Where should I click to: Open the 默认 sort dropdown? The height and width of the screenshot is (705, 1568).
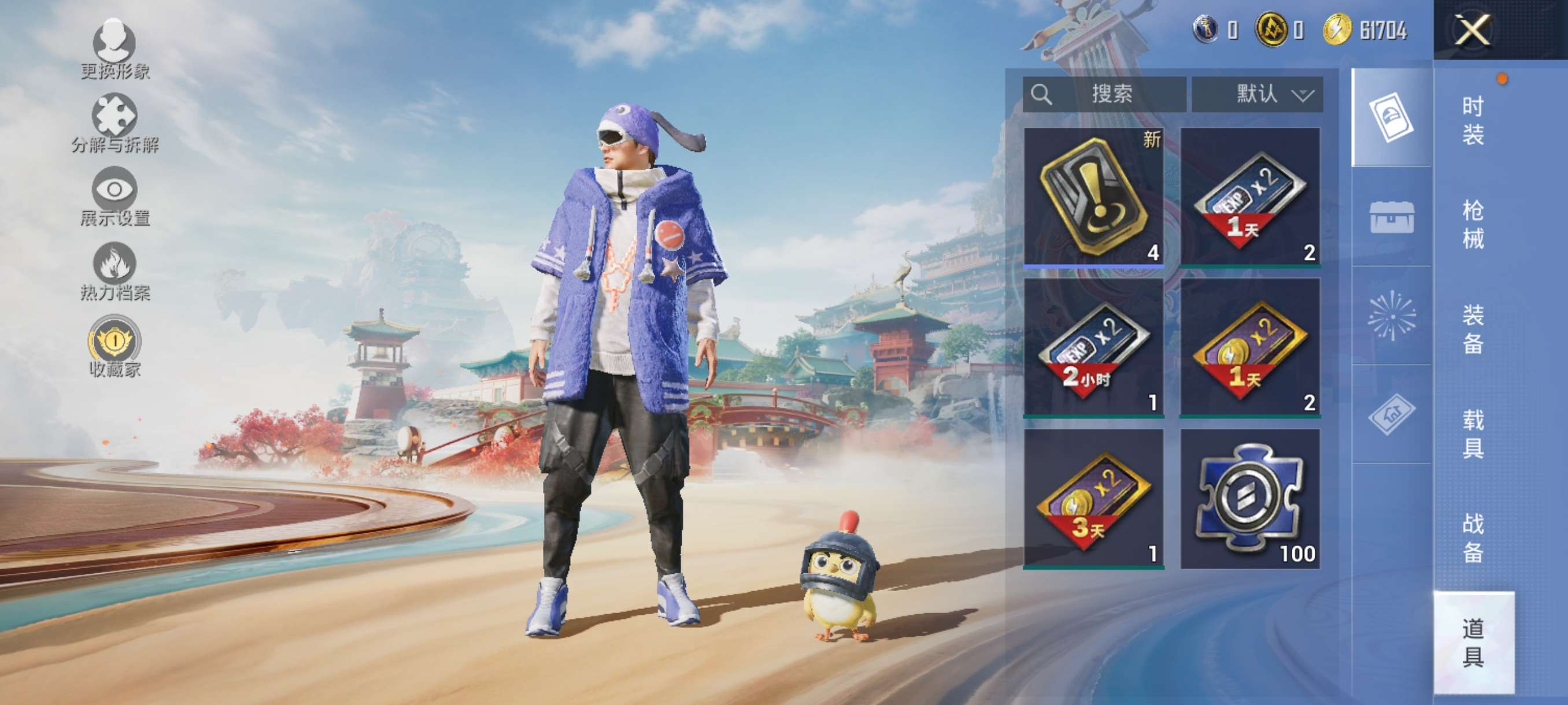point(1257,94)
